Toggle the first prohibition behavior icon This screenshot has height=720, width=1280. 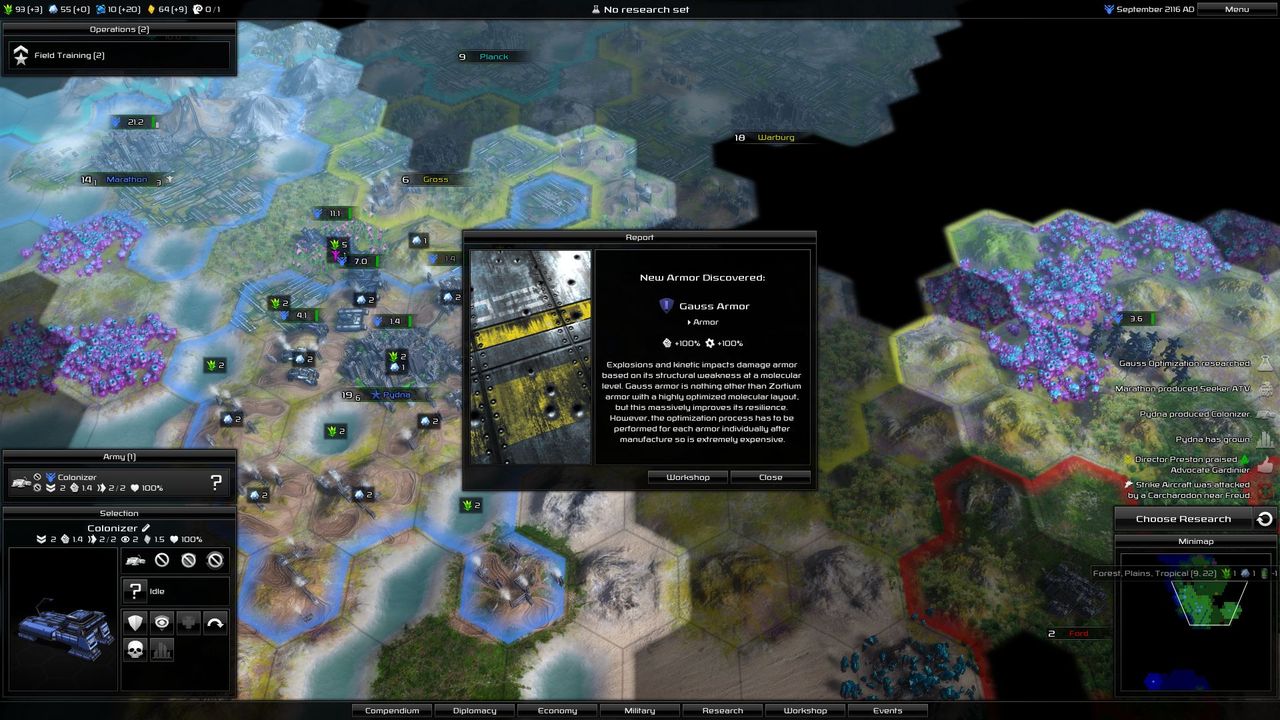[162, 560]
